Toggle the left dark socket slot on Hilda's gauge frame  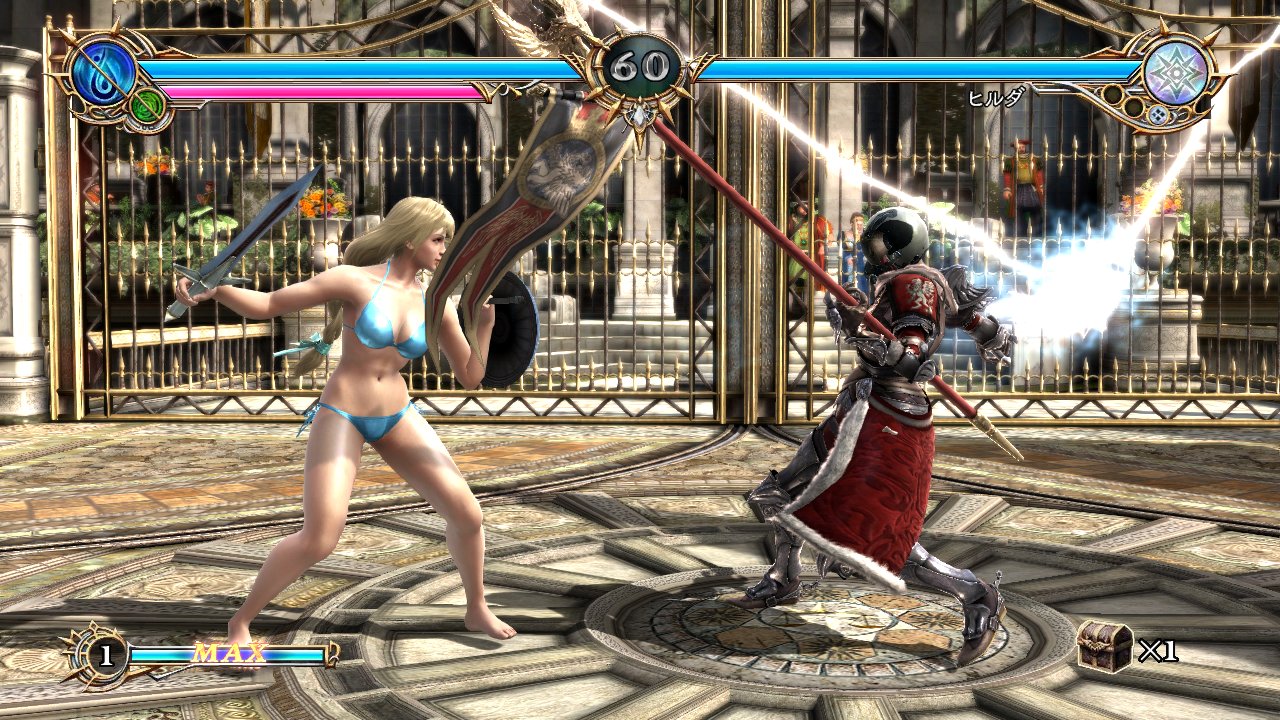click(x=1114, y=96)
